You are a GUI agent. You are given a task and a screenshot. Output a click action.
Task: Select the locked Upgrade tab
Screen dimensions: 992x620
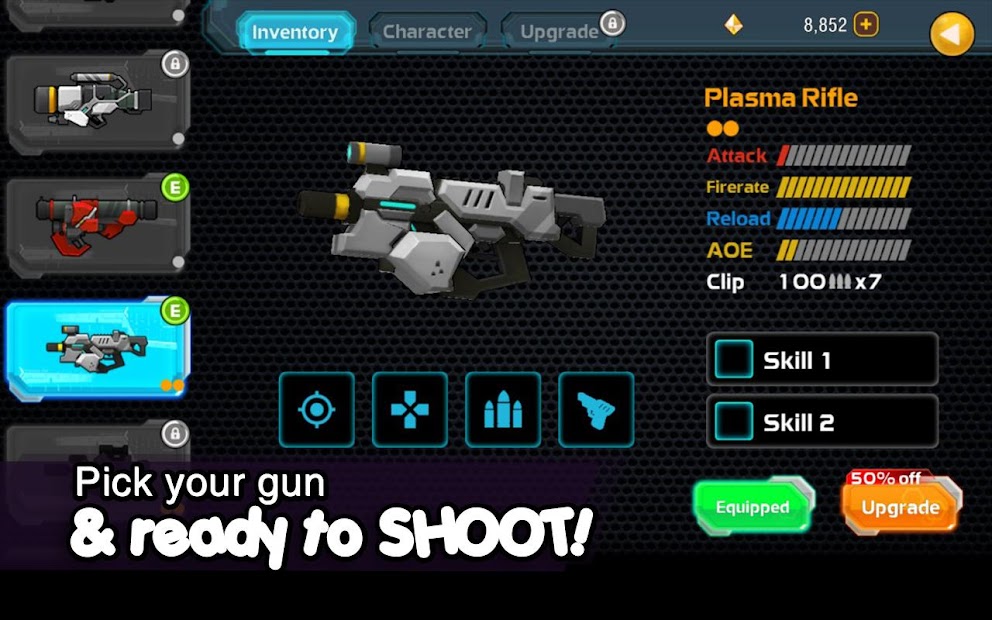point(559,32)
